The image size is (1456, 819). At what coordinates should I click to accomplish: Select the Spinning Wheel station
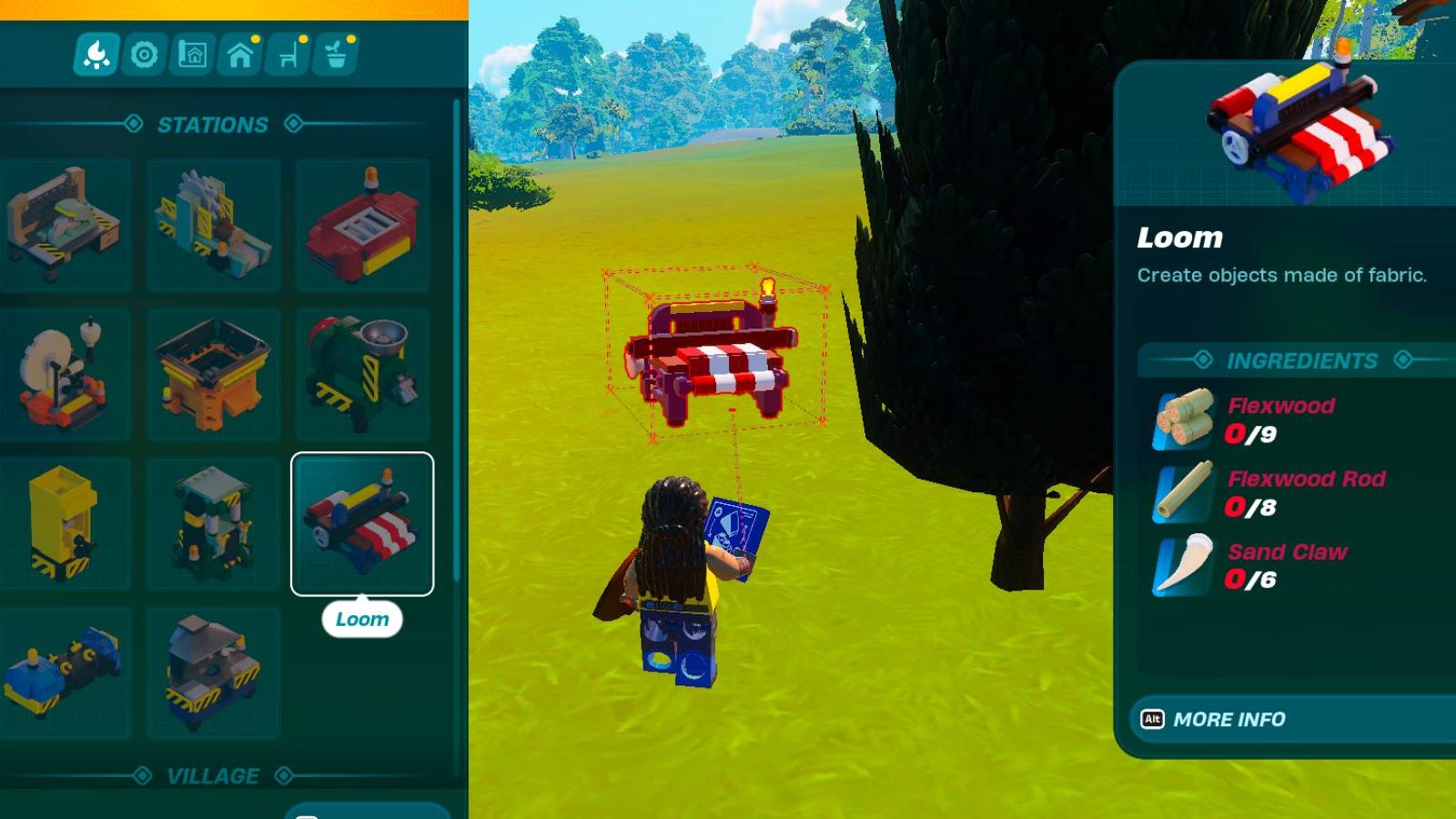pyautogui.click(x=65, y=371)
